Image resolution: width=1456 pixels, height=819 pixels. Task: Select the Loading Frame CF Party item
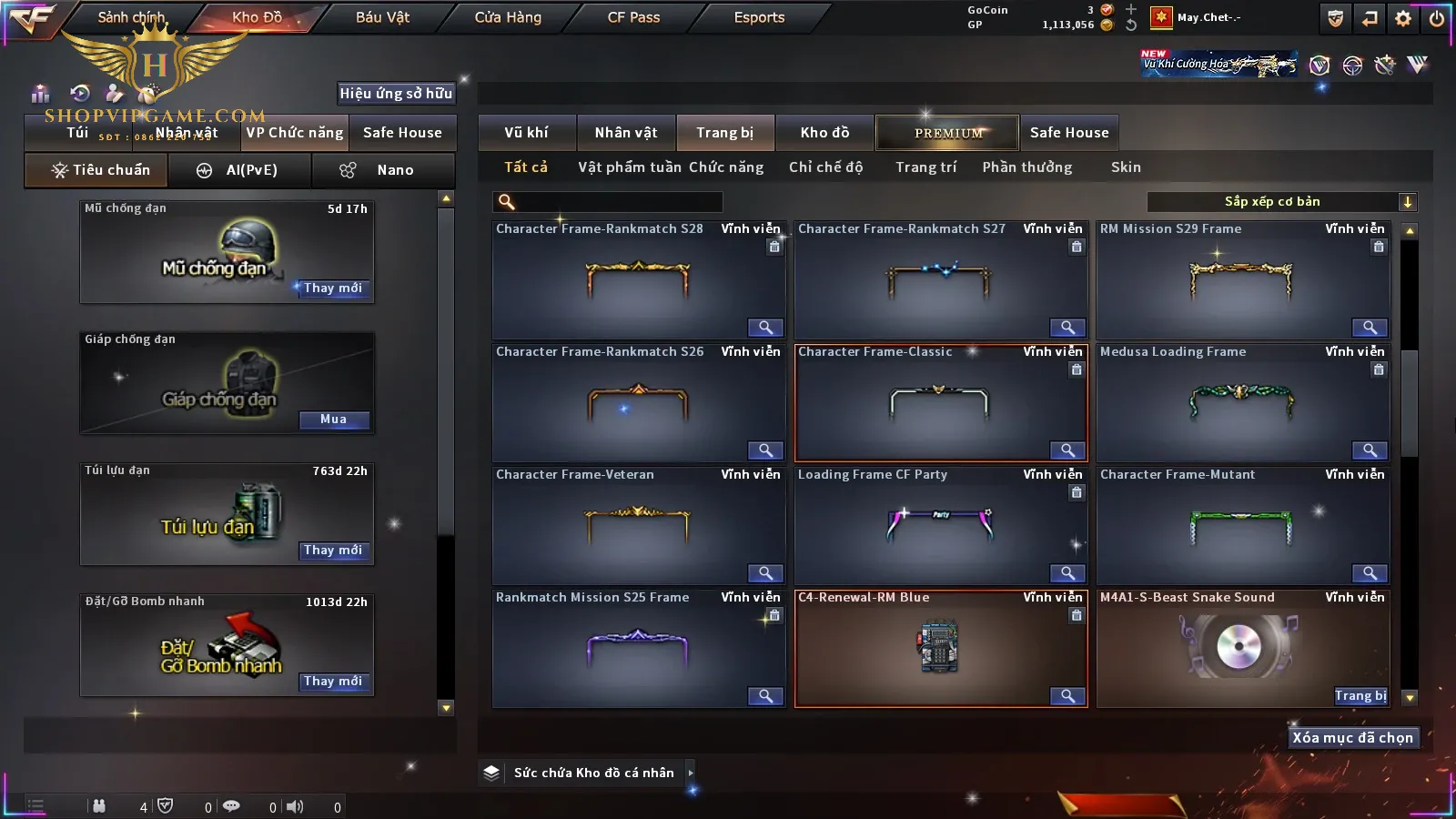click(x=940, y=525)
